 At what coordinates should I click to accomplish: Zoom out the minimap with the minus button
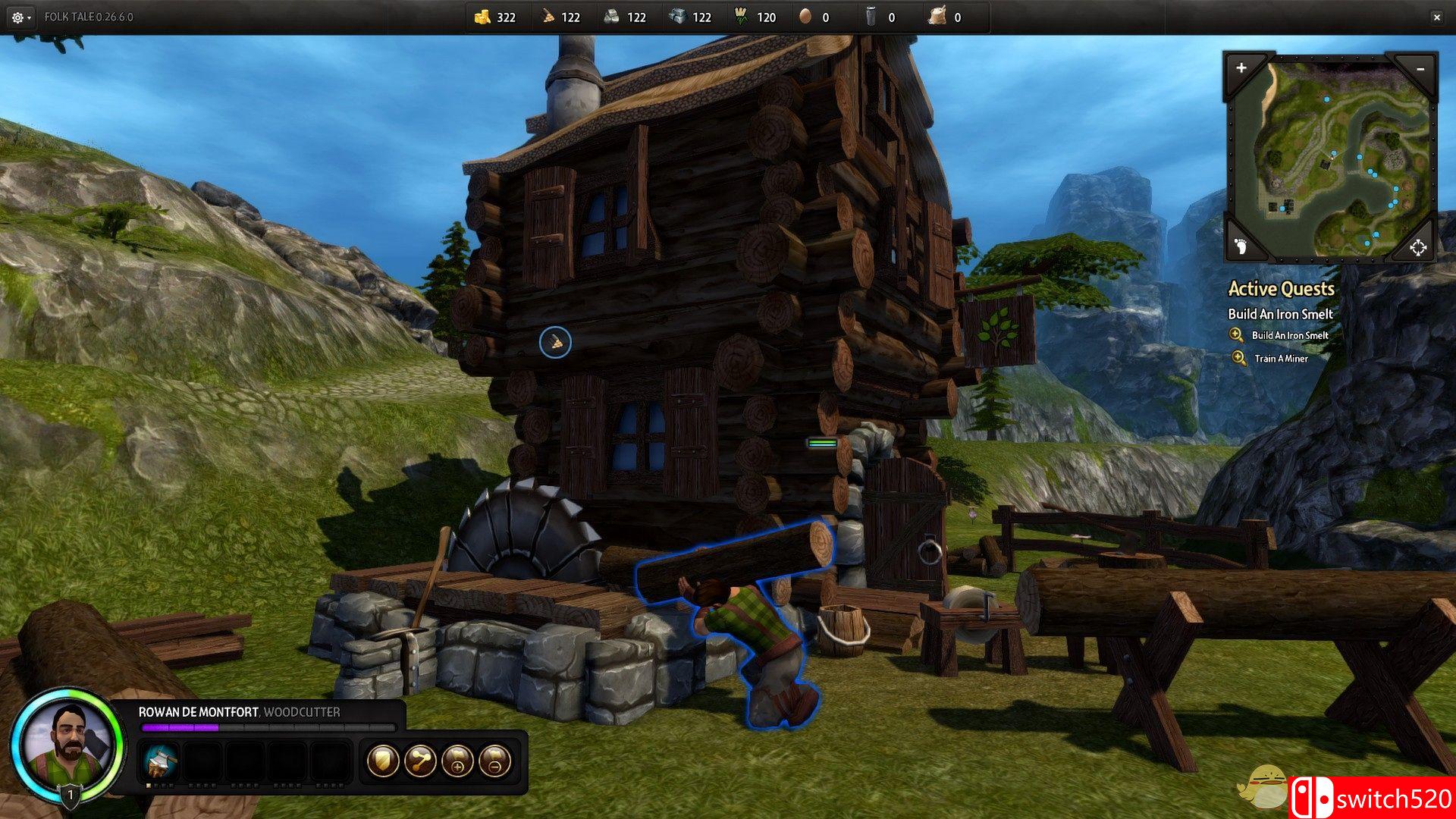click(1420, 69)
